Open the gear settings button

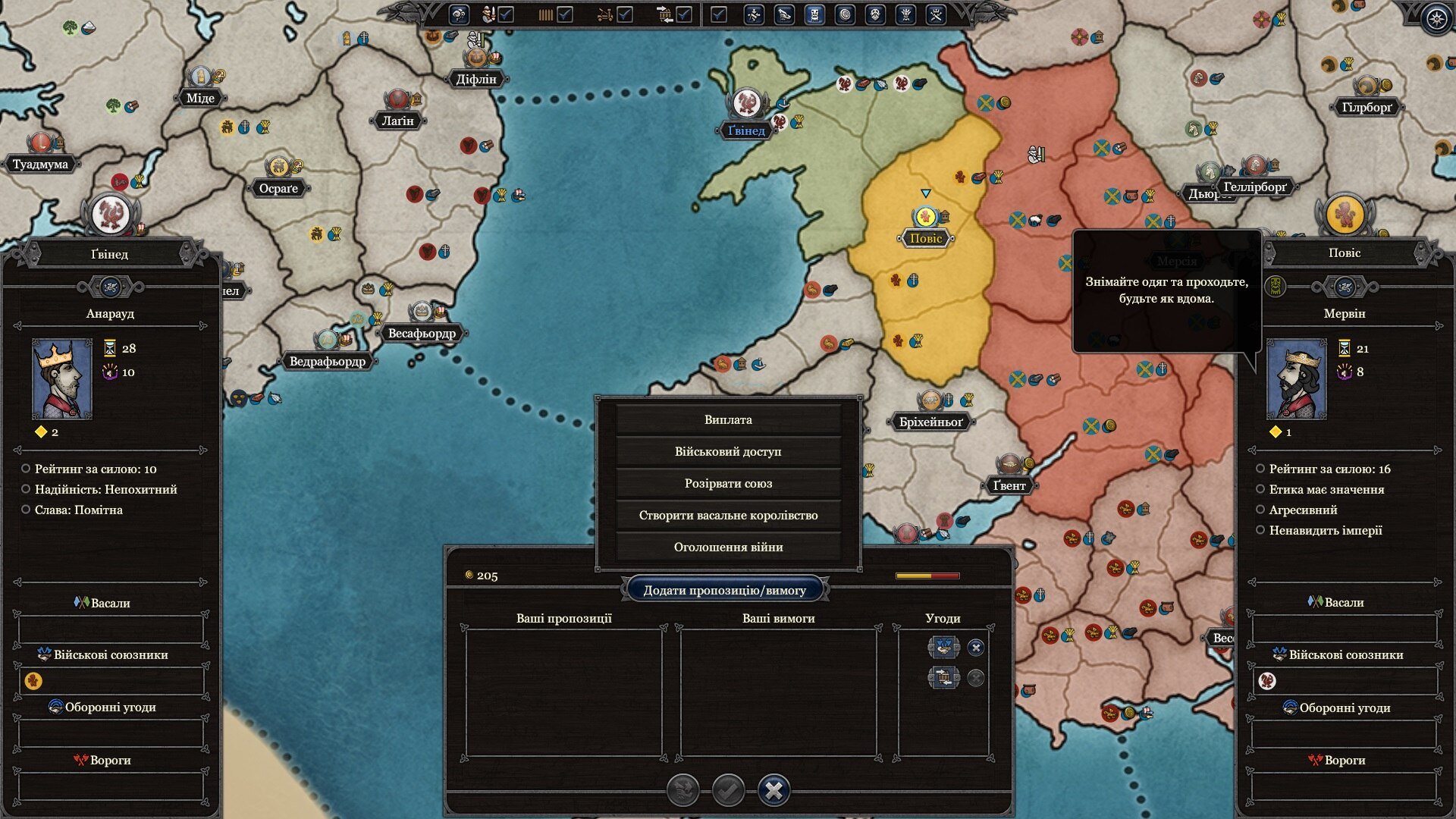point(1436,18)
